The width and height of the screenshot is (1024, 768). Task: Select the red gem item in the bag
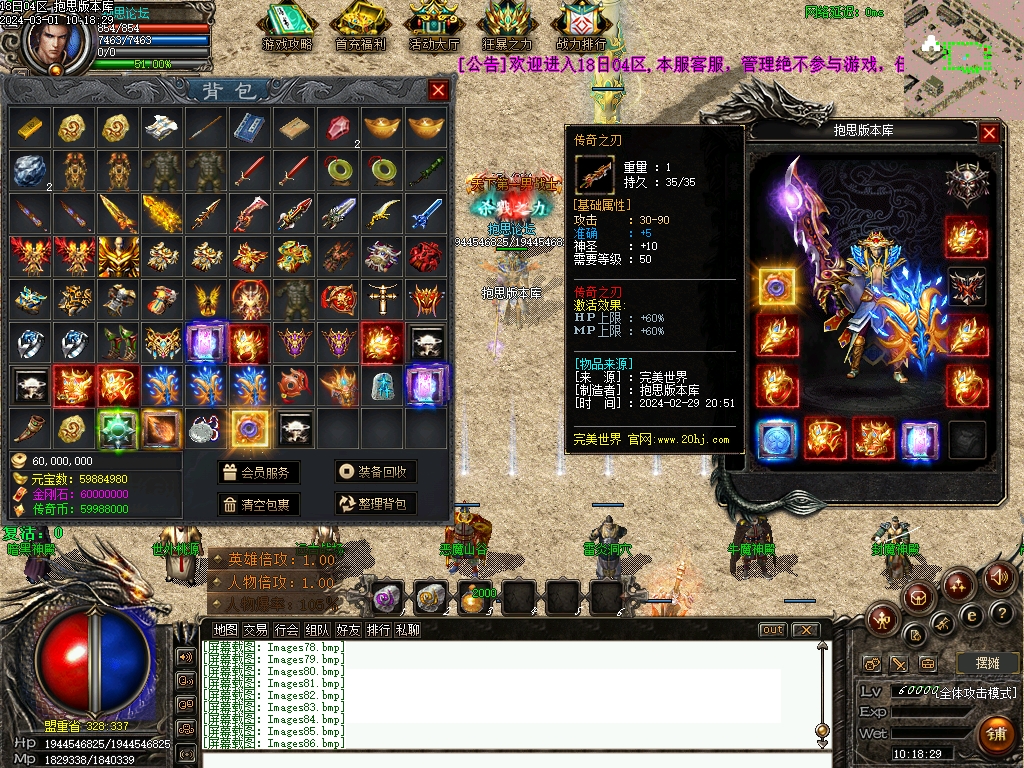338,127
